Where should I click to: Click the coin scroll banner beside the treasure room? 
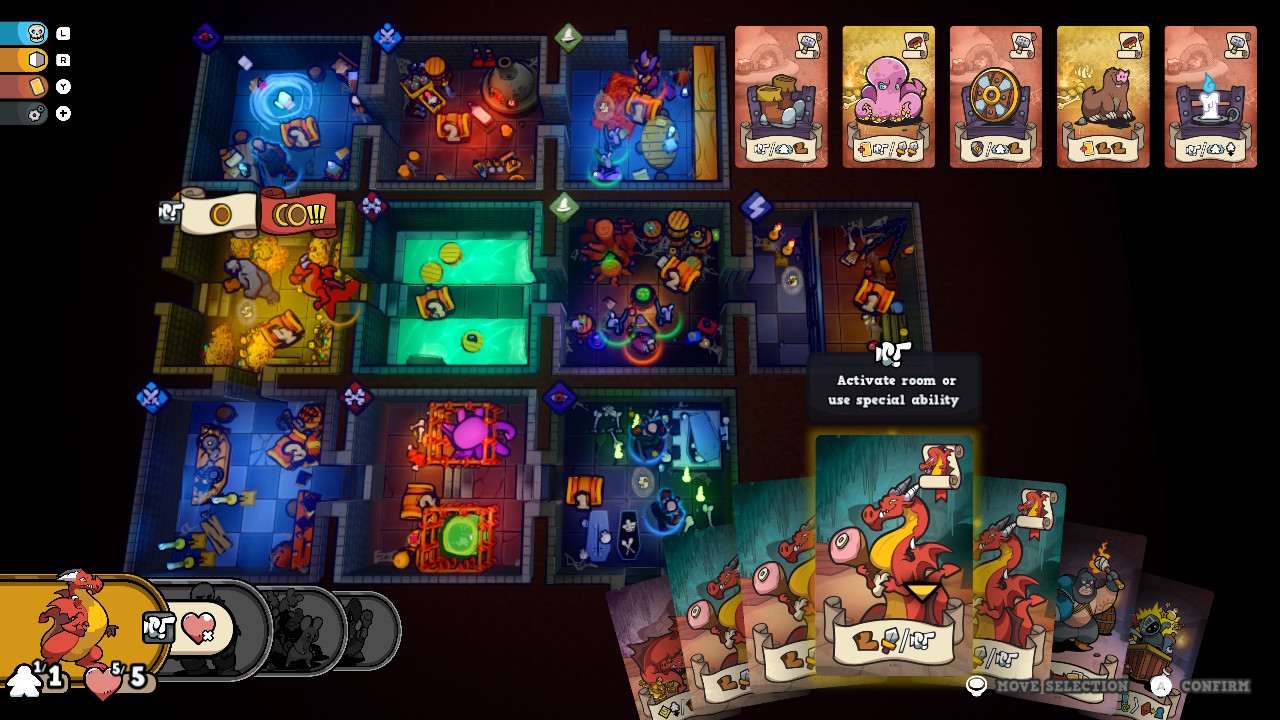coord(222,212)
